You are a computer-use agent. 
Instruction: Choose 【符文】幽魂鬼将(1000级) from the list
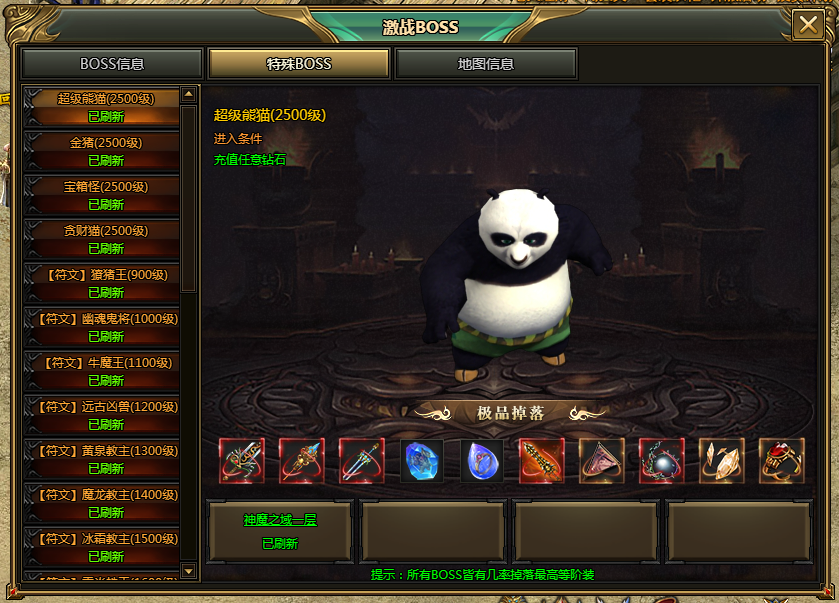pos(100,327)
